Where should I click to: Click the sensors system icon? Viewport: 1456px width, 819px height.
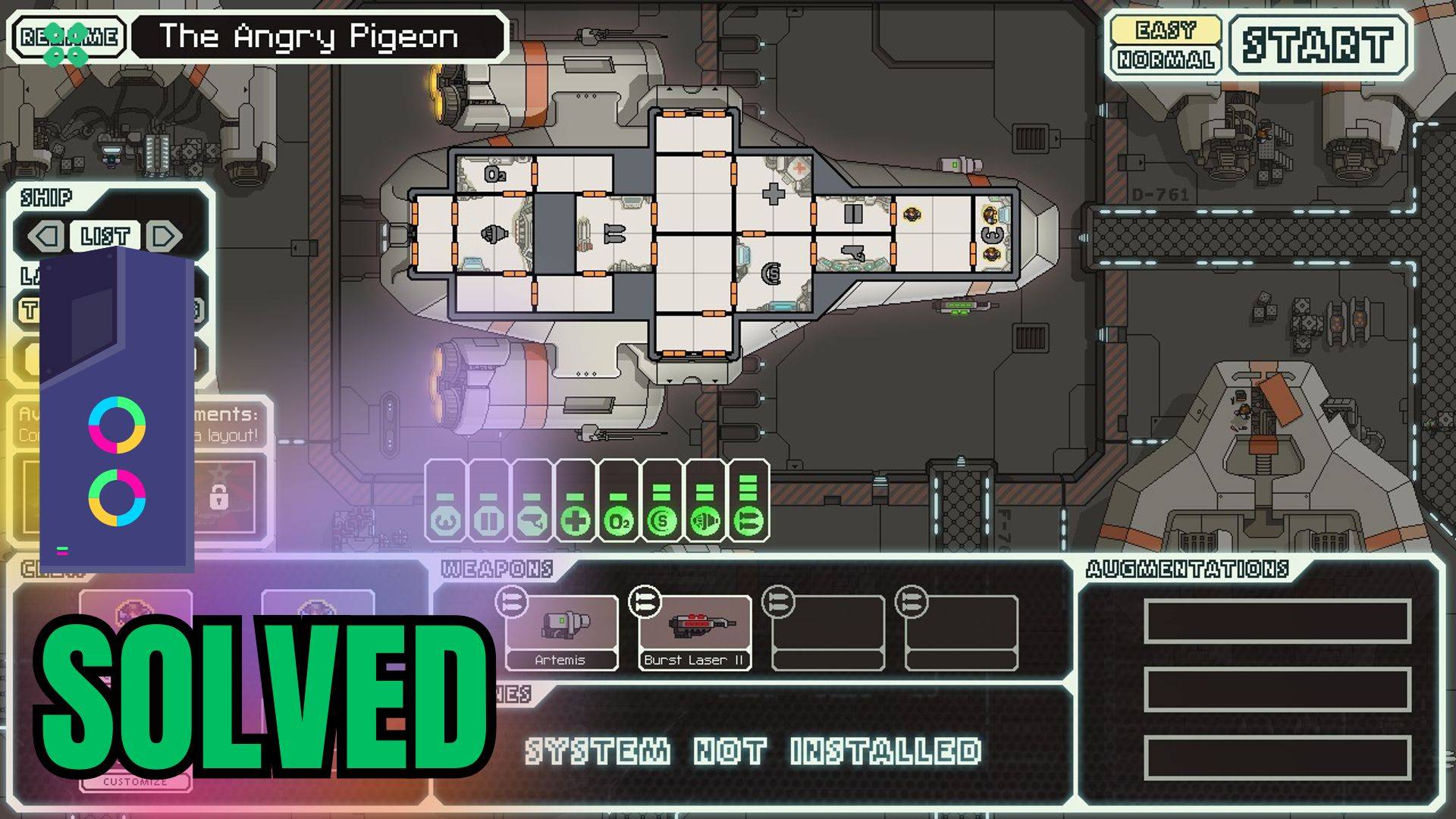445,521
